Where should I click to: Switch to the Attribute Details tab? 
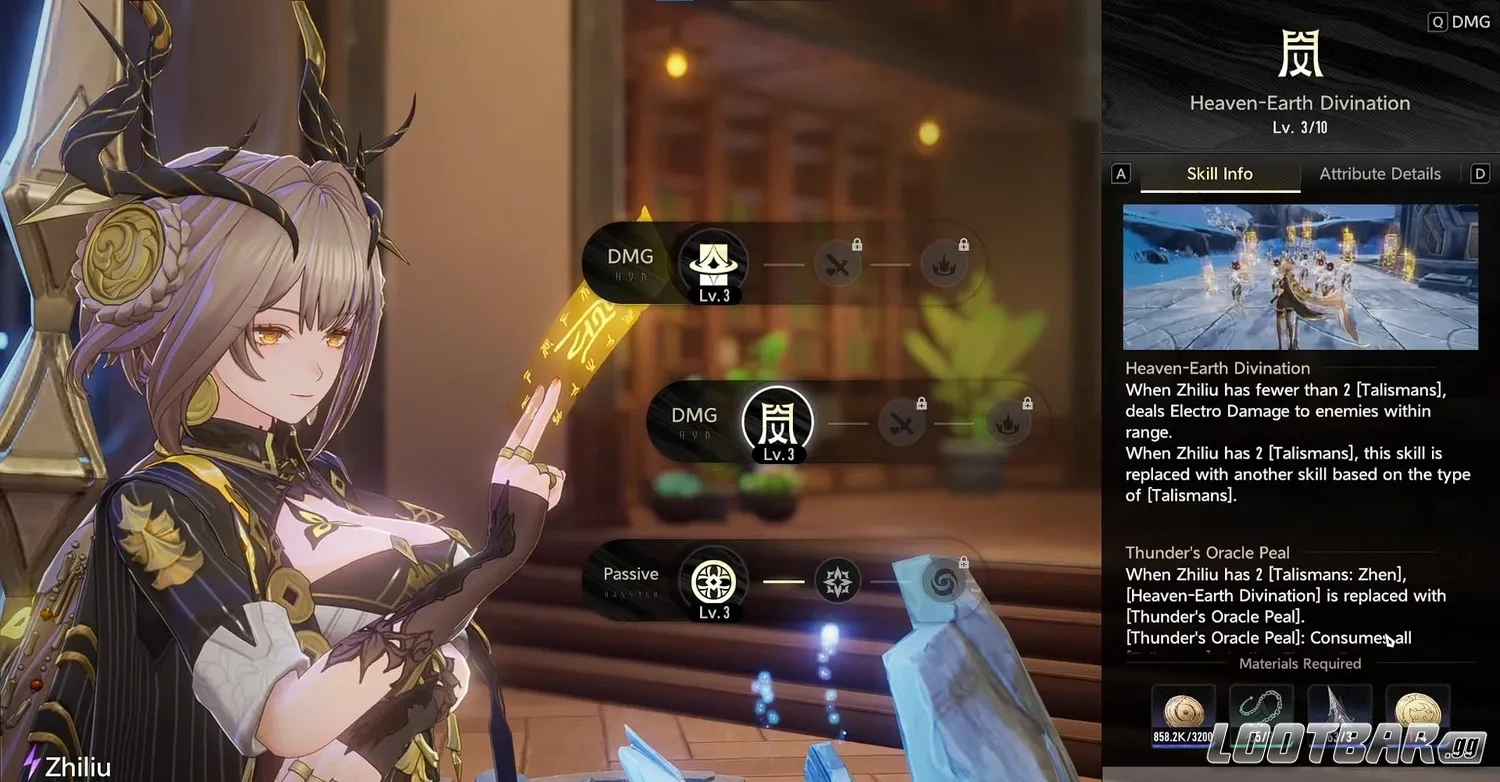1379,174
